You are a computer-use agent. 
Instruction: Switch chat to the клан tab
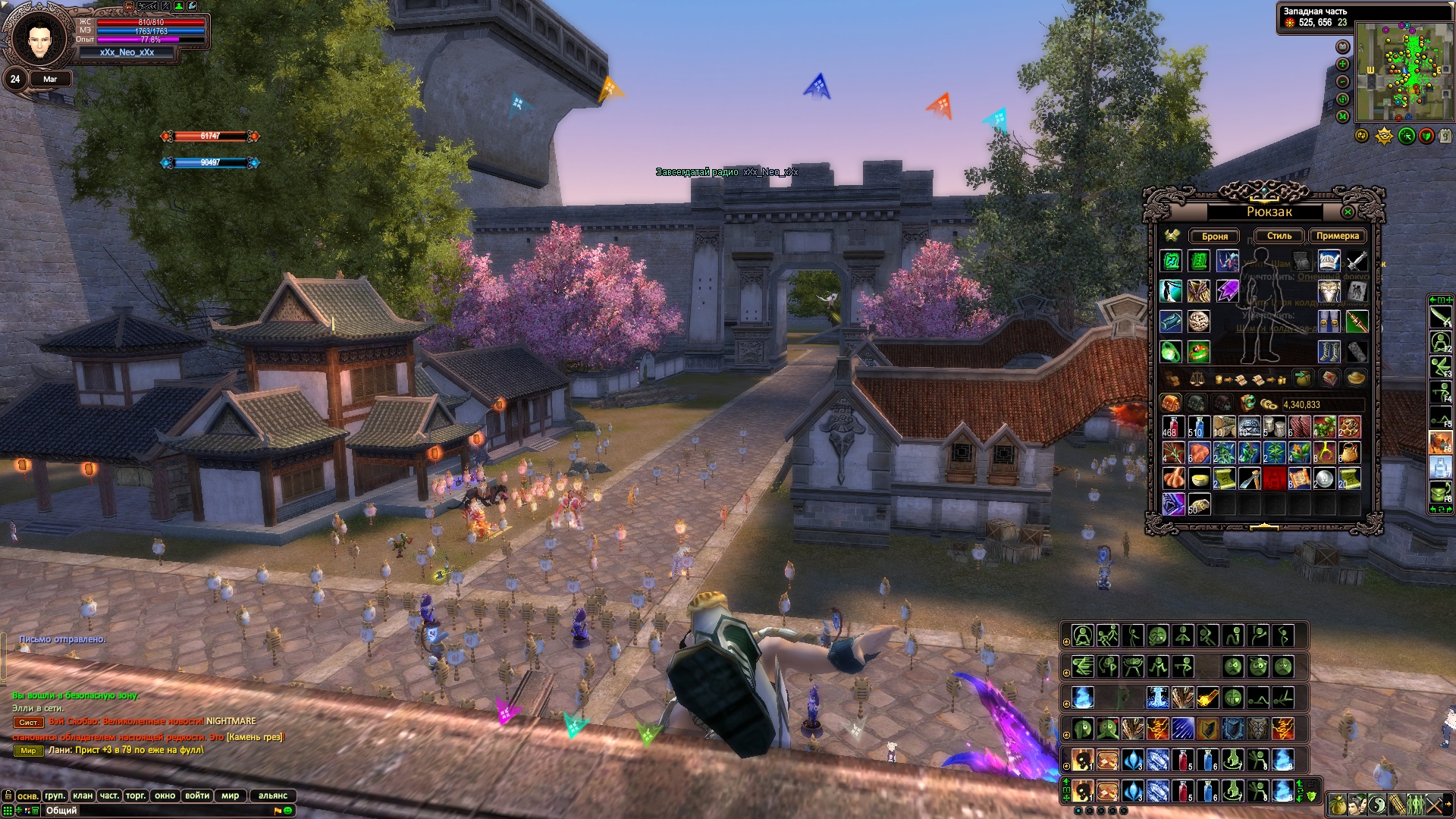(x=83, y=795)
